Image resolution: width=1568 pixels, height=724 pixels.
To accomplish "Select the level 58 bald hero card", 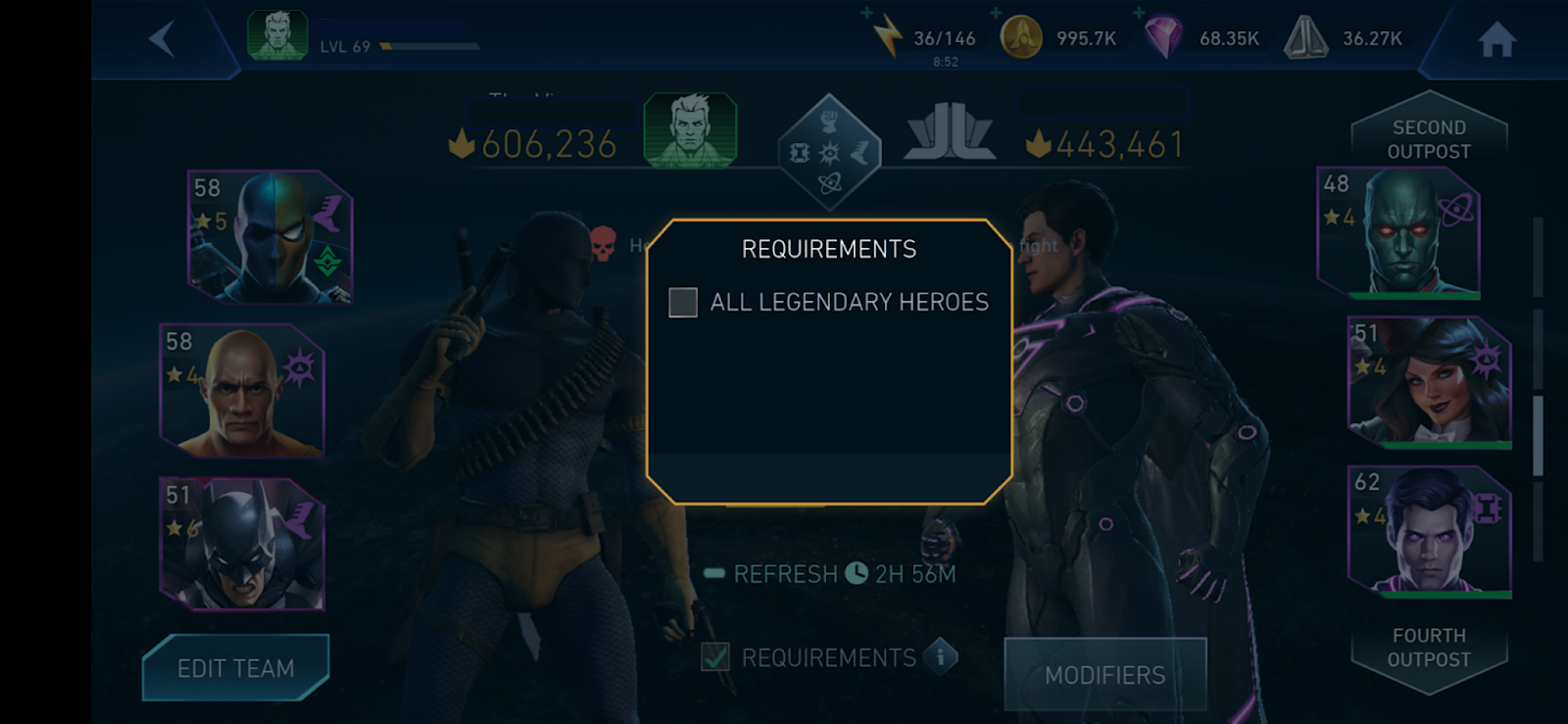I will pyautogui.click(x=242, y=390).
